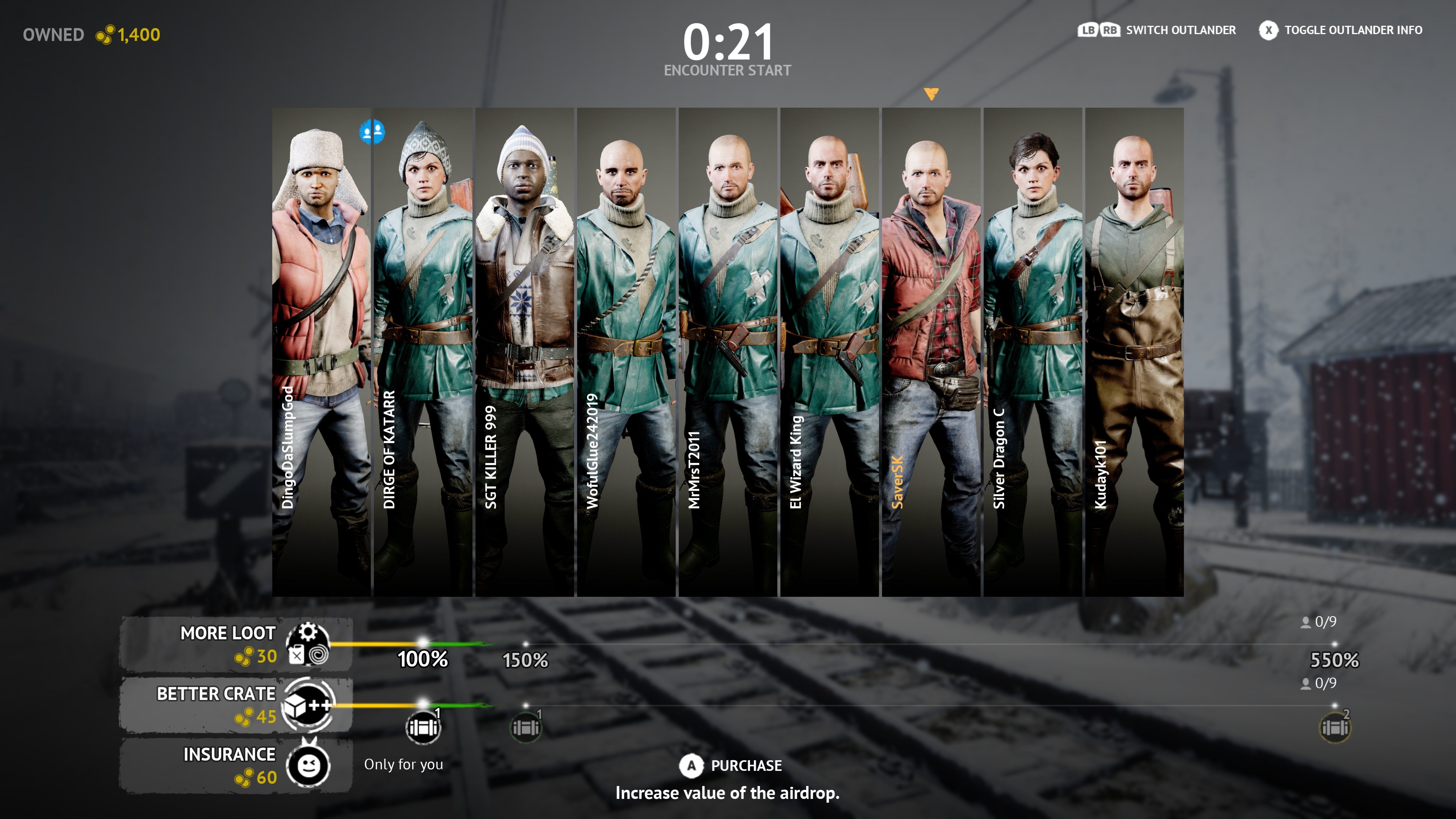Click the blue party group icon
Screen dimensions: 1456x819
pos(372,132)
